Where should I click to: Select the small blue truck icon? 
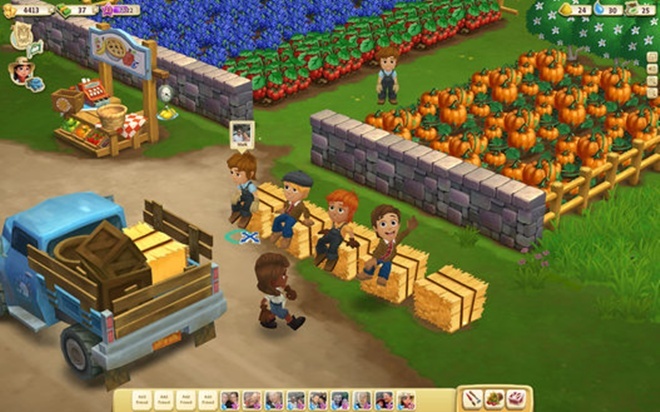pyautogui.click(x=36, y=84)
